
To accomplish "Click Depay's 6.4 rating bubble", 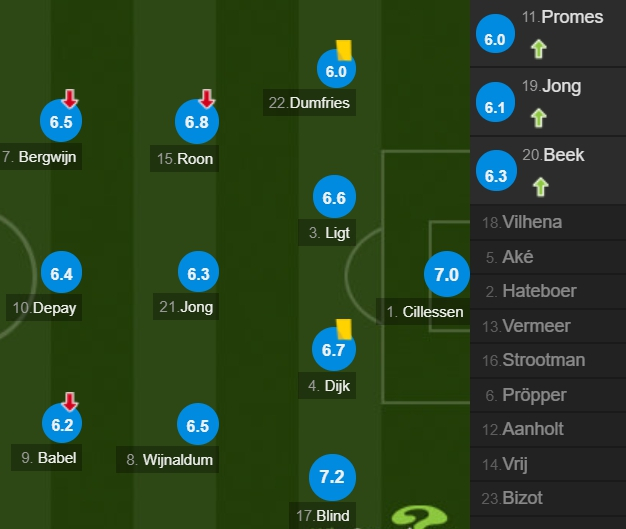I will (x=60, y=273).
